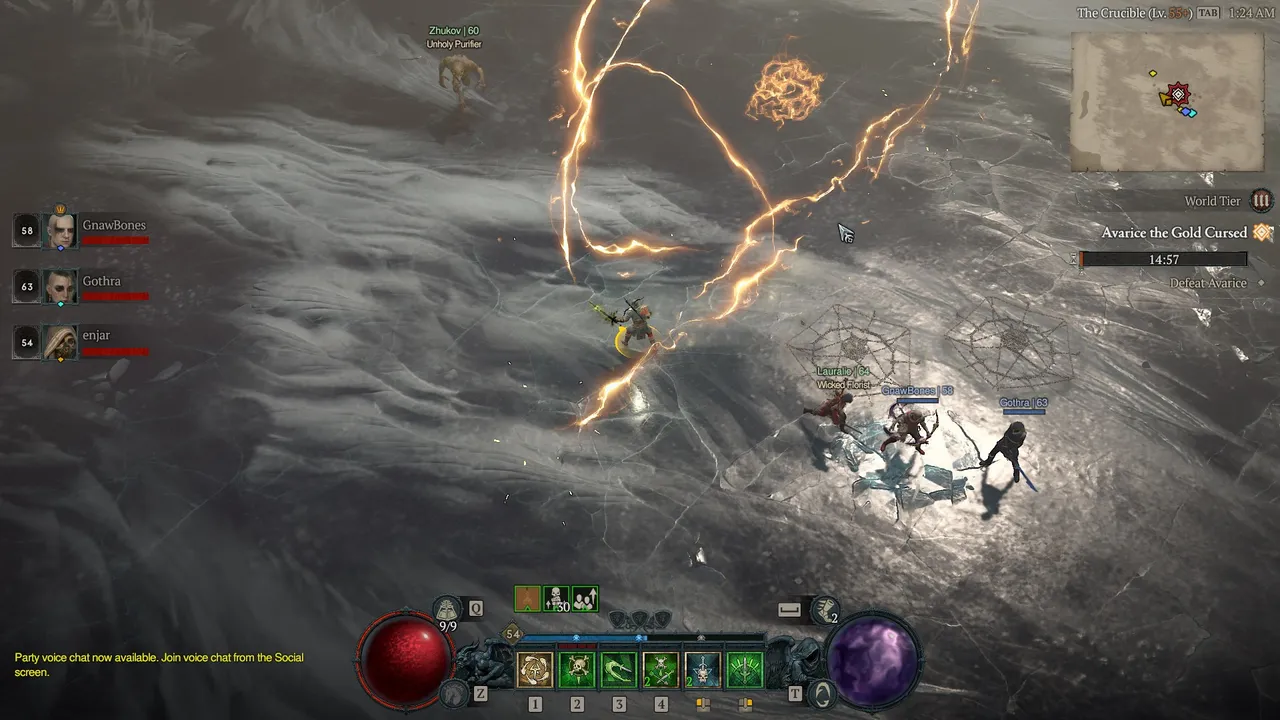Activate the skull with sword skill

point(703,670)
